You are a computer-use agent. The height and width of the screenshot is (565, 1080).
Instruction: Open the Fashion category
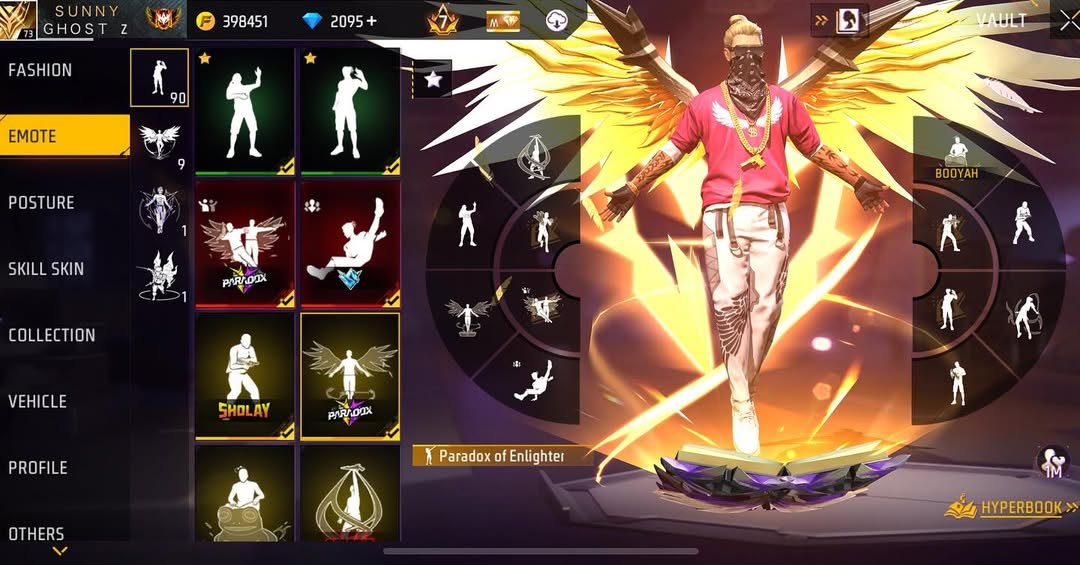pyautogui.click(x=40, y=70)
